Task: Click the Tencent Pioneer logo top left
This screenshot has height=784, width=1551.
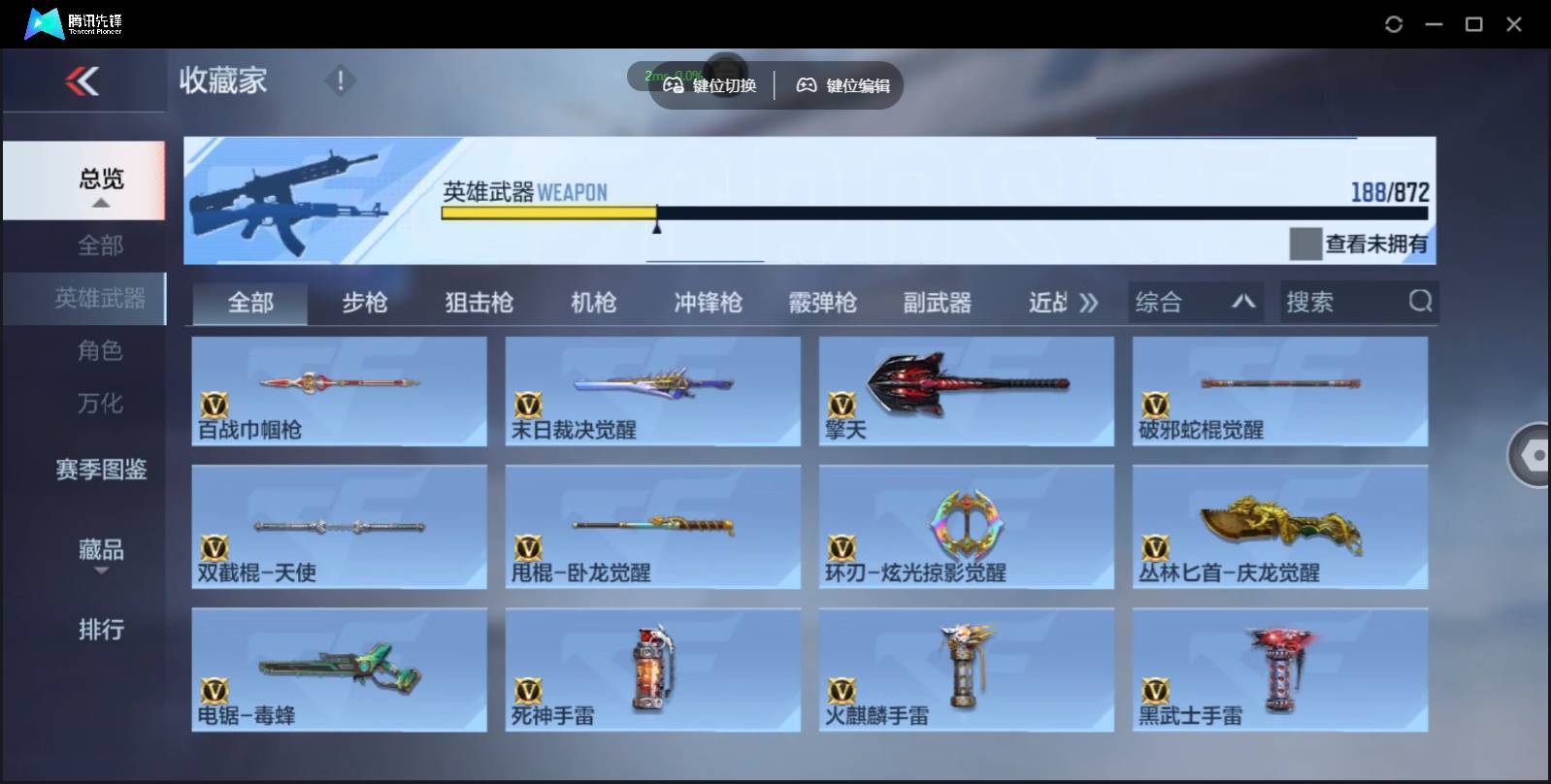Action: pyautogui.click(x=44, y=22)
